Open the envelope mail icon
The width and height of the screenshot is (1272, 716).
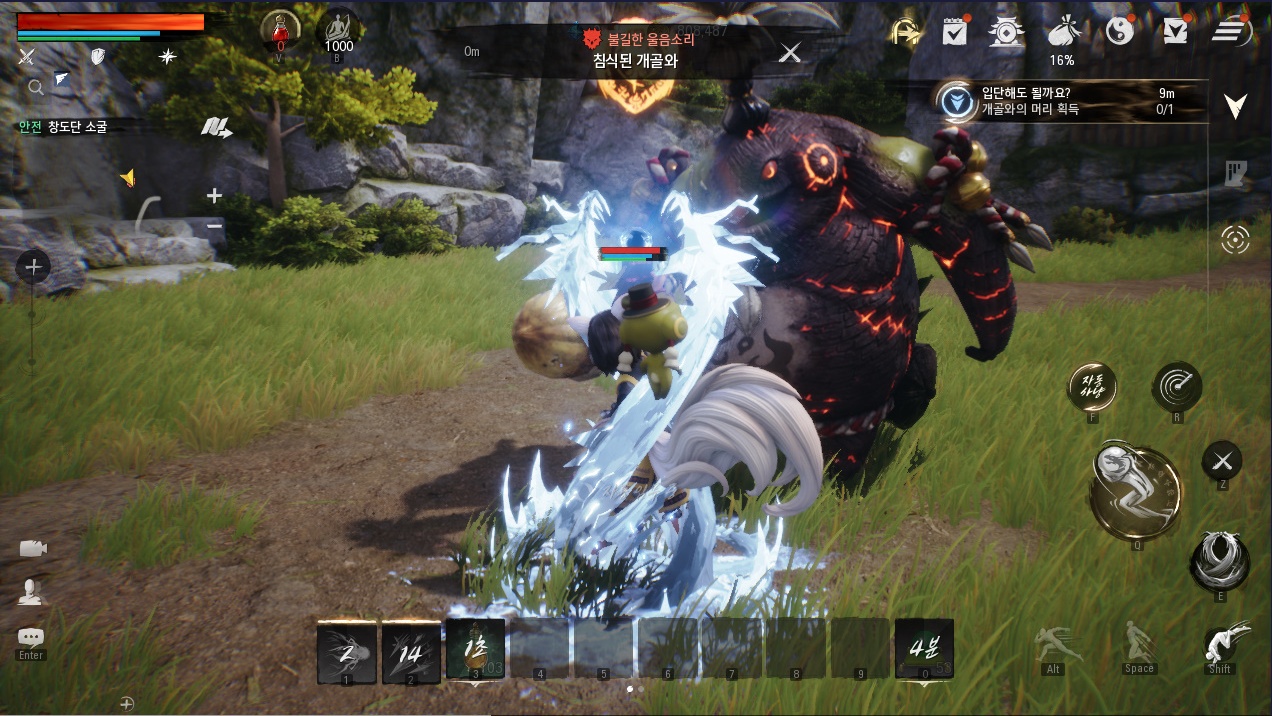point(1174,32)
